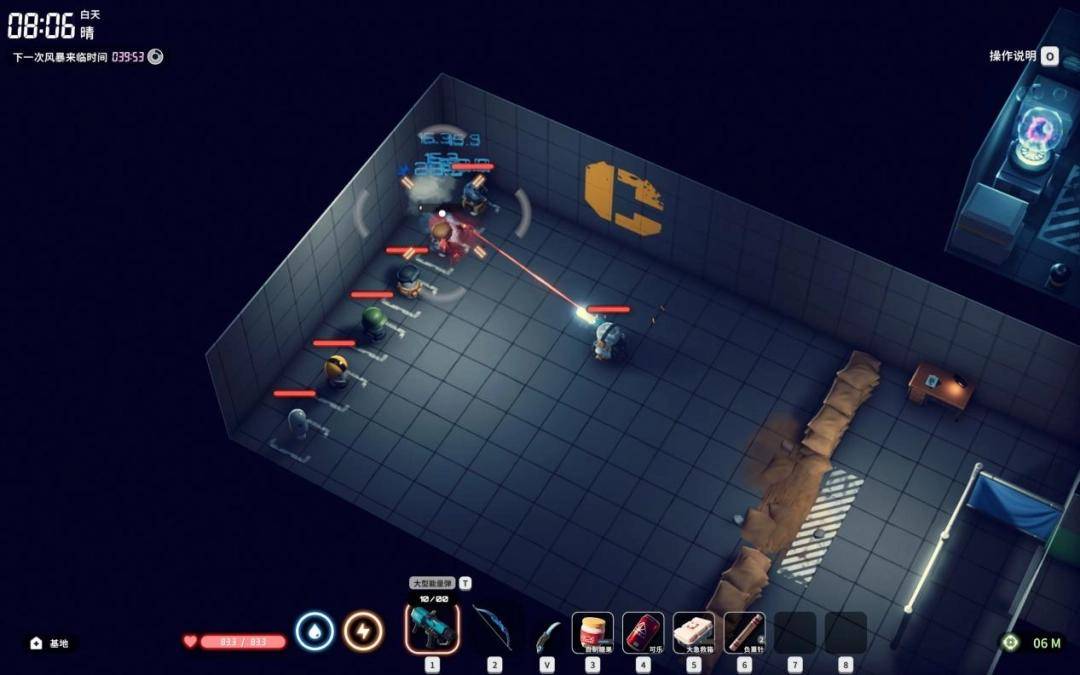
Task: Click the 基地 base location indicator
Action: (x=50, y=643)
